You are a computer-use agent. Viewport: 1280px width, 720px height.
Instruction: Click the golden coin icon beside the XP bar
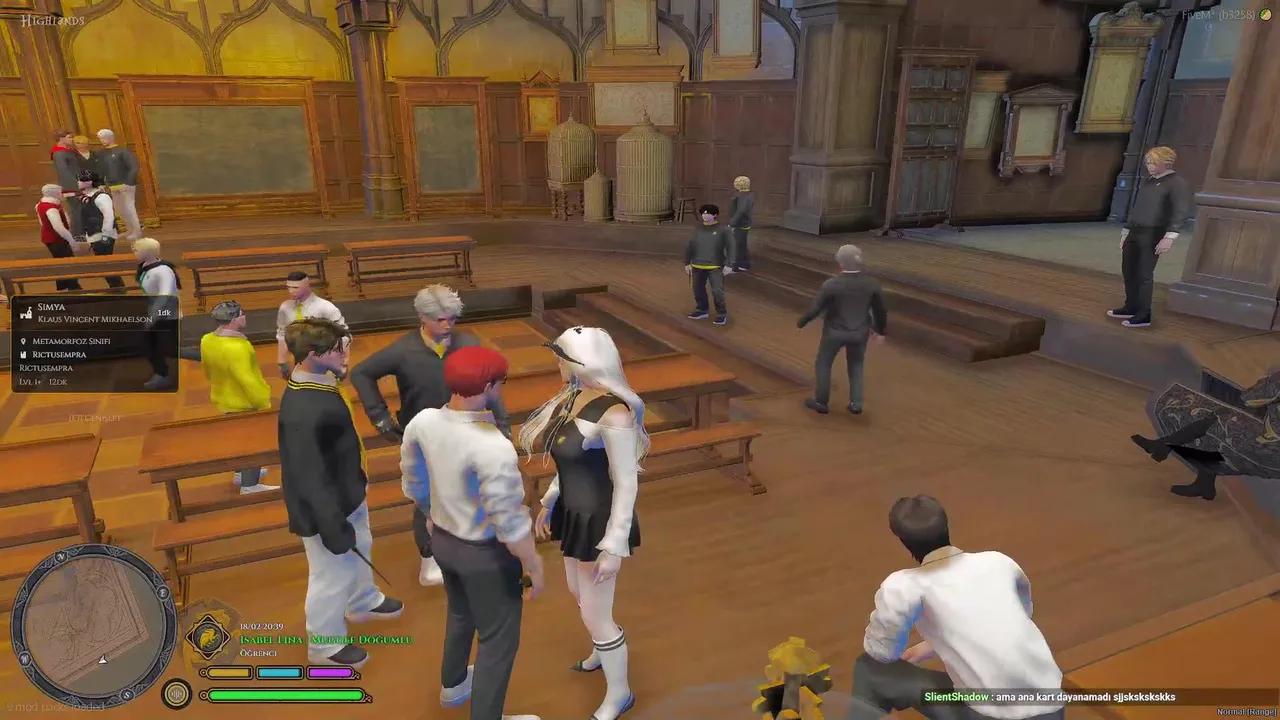(177, 692)
